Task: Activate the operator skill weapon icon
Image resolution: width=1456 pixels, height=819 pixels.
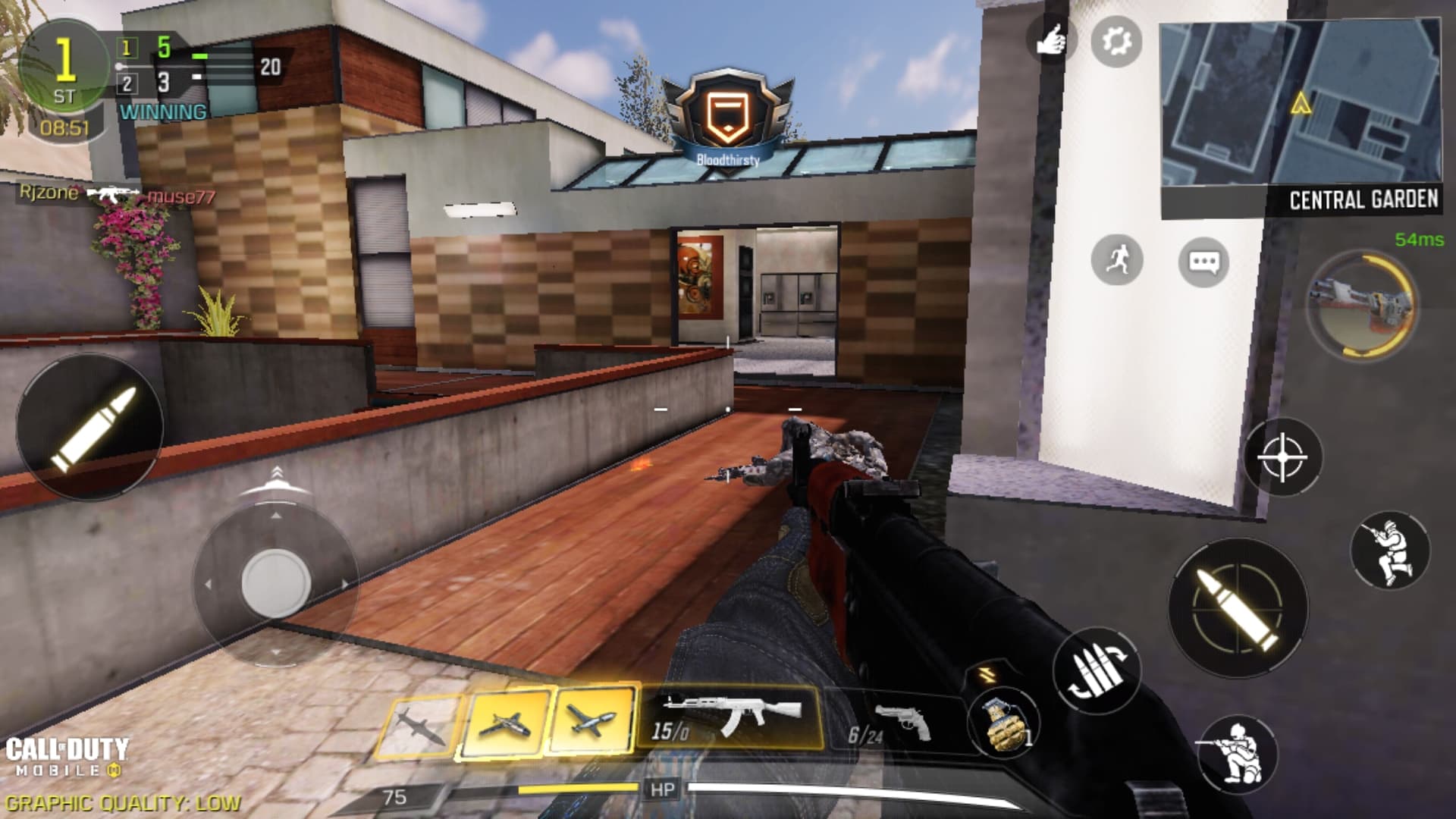Action: pyautogui.click(x=1362, y=305)
